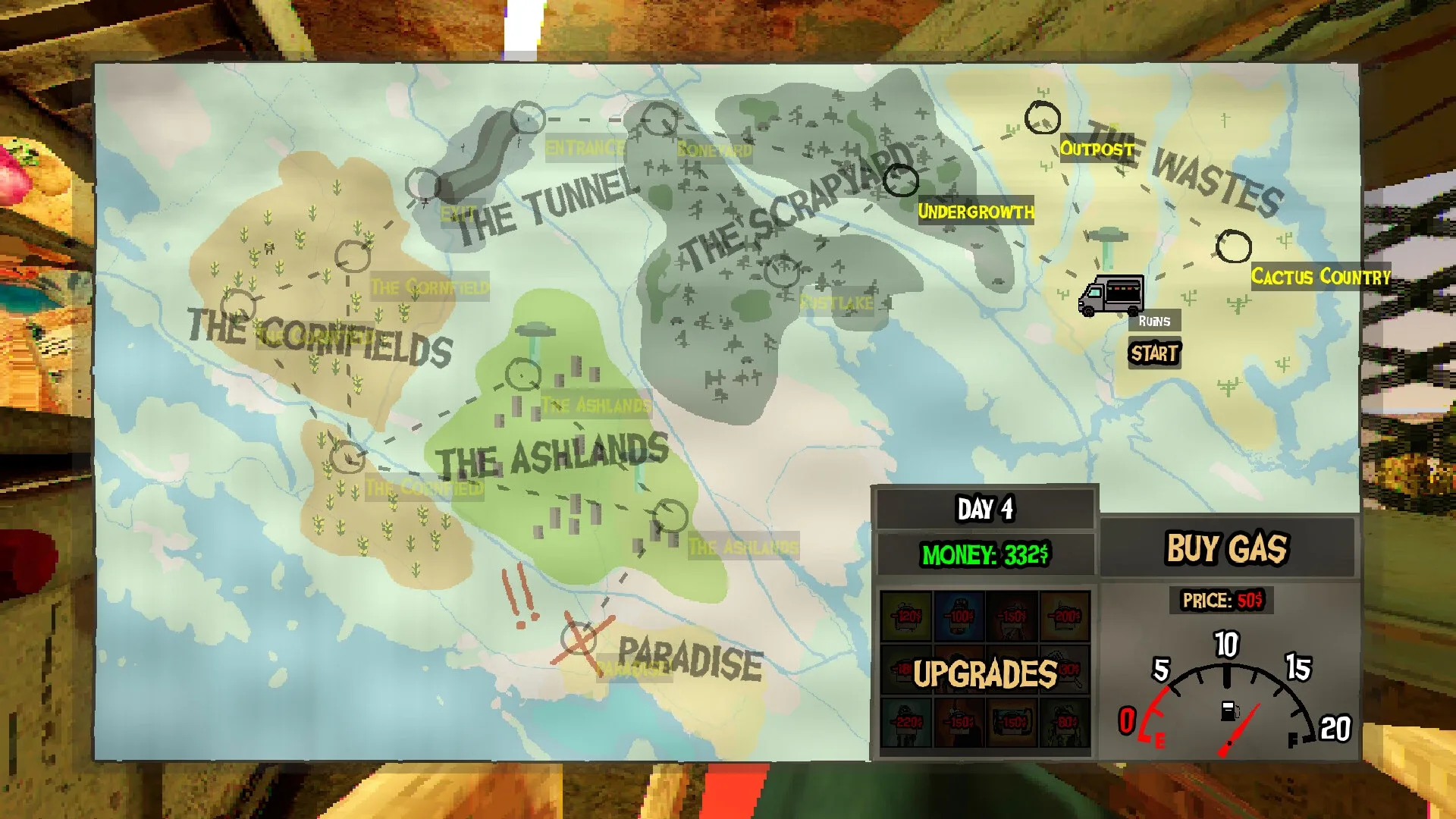Viewport: 1456px width, 819px height.
Task: Click the PRICE: 50$ label
Action: (1223, 599)
